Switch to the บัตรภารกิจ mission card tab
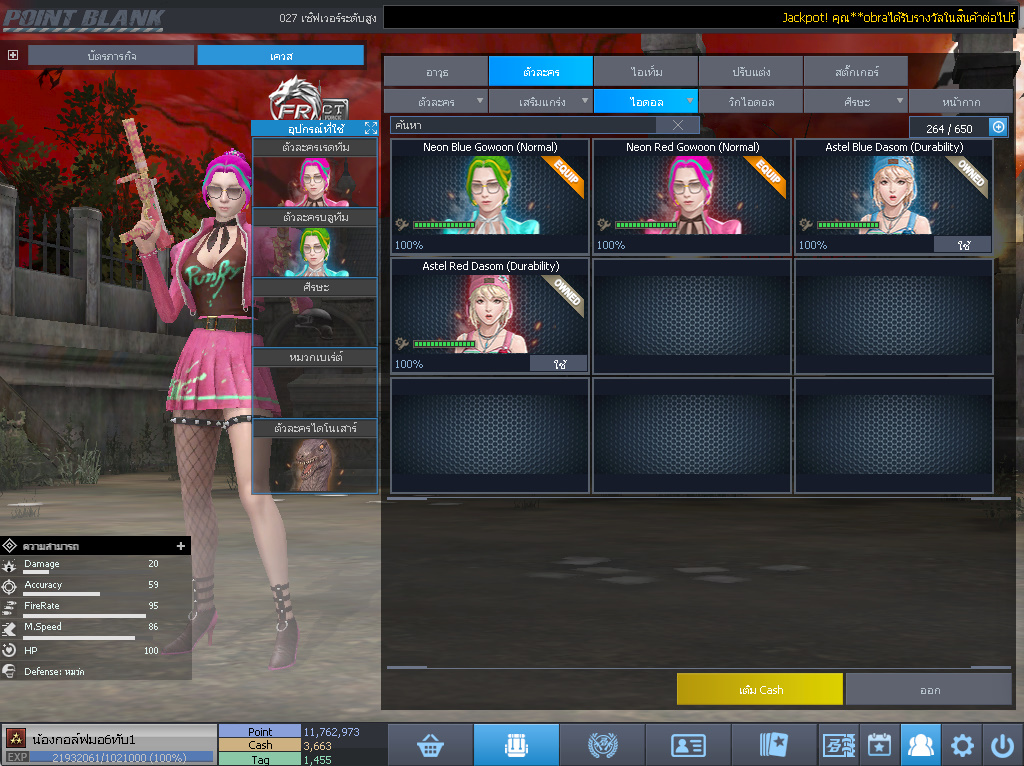Screen dimensions: 1024x766 [x=111, y=56]
